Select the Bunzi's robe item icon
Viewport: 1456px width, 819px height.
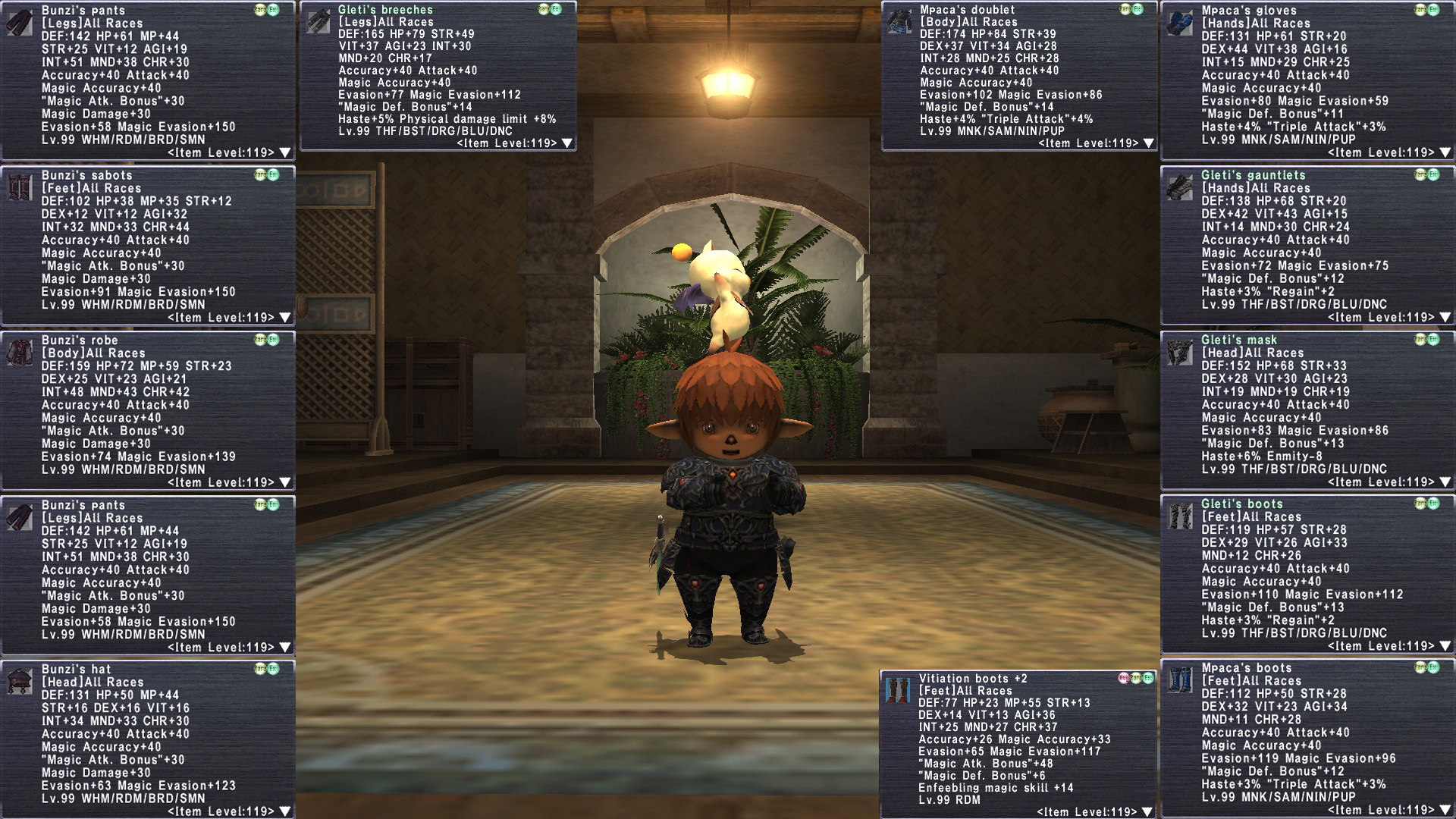(x=20, y=353)
